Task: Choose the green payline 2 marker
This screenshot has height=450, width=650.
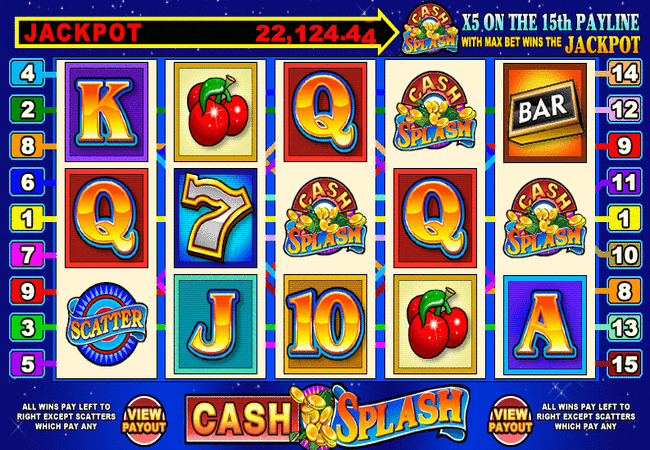Action: pos(25,109)
